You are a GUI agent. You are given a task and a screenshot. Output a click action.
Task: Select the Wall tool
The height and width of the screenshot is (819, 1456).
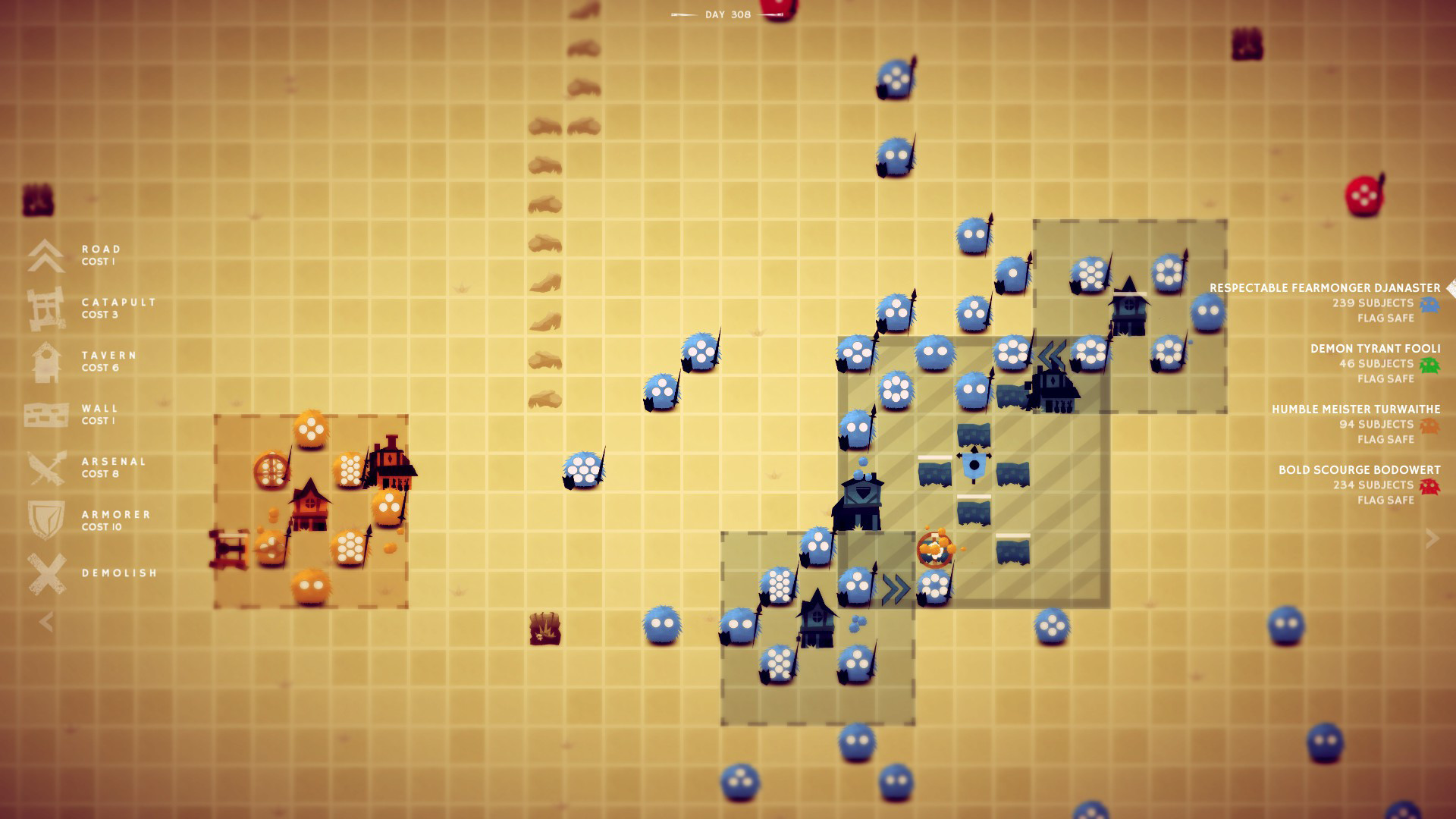[x=44, y=414]
